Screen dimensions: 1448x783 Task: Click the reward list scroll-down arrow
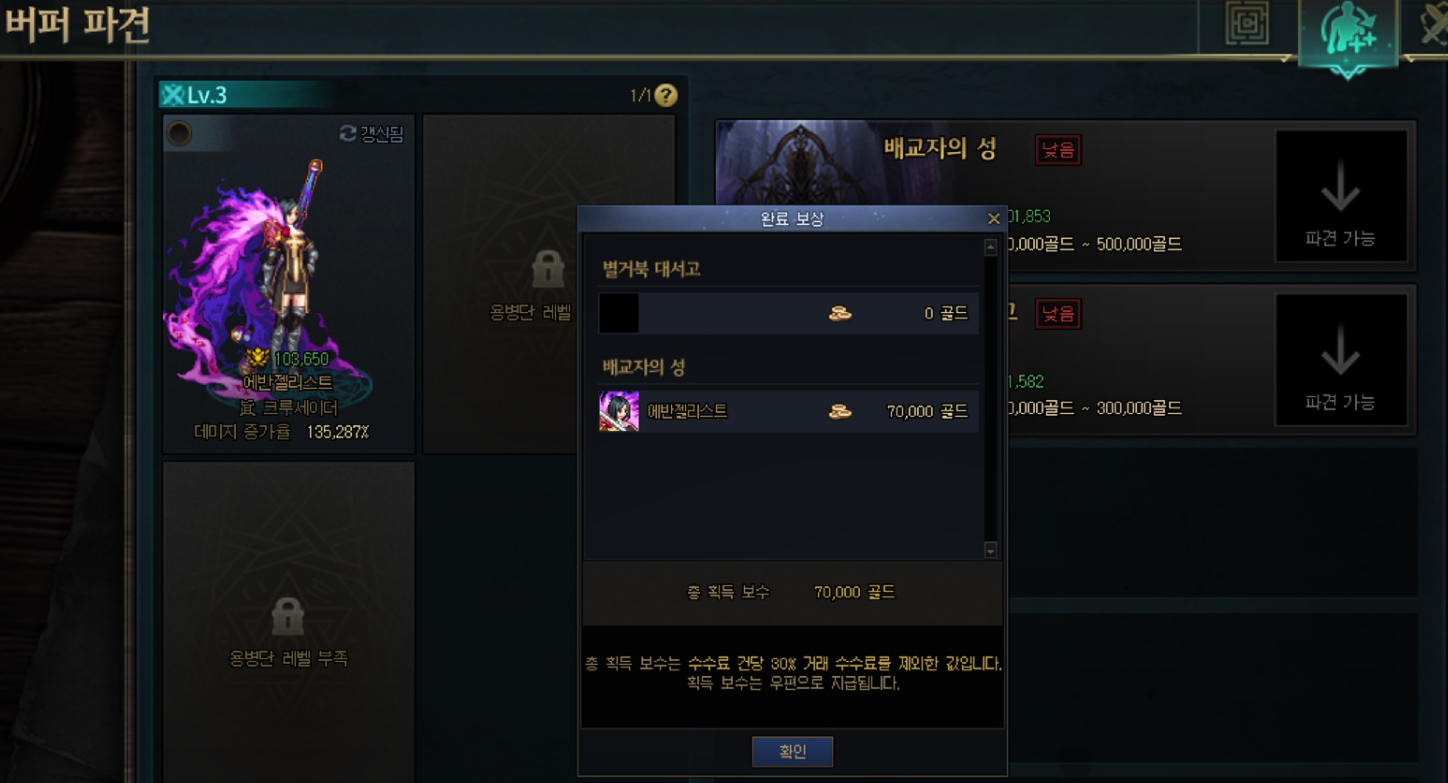pos(991,550)
